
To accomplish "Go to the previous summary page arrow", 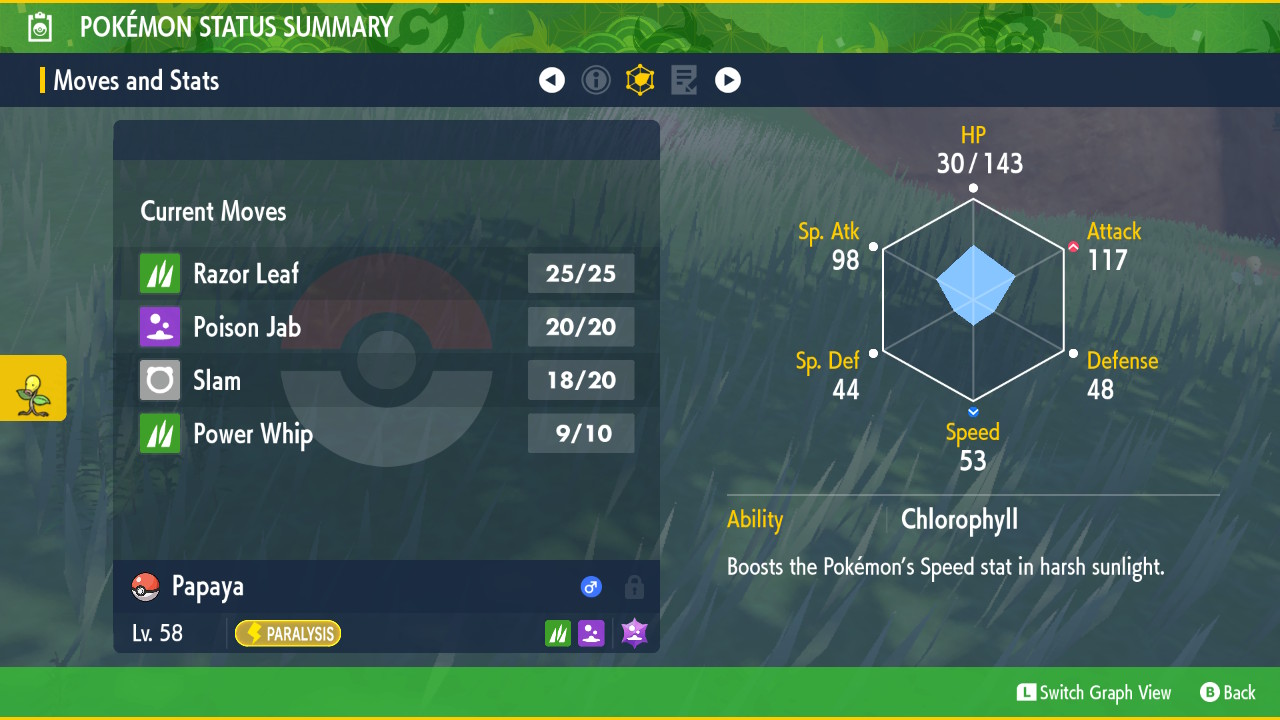I will pyautogui.click(x=552, y=80).
